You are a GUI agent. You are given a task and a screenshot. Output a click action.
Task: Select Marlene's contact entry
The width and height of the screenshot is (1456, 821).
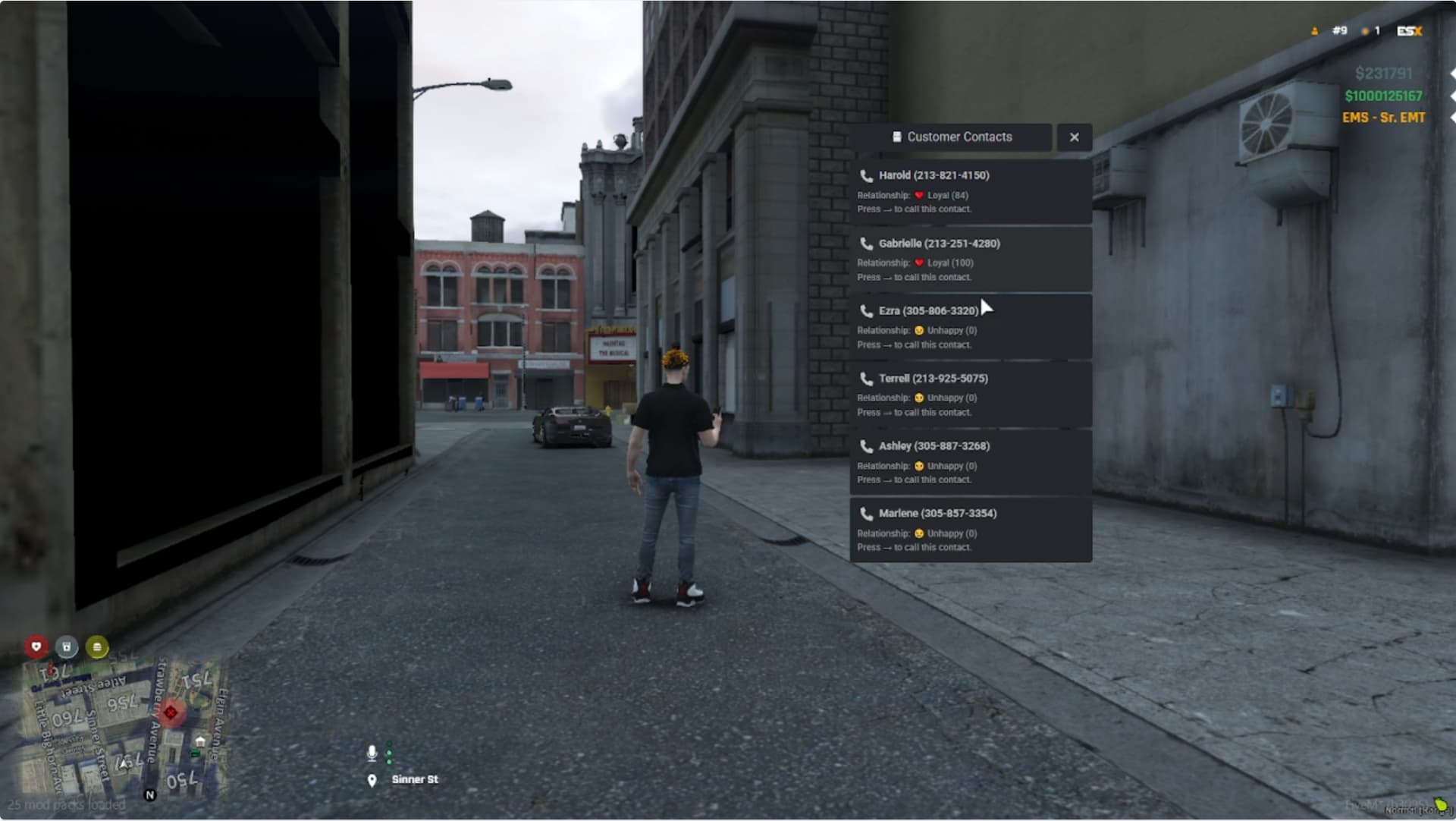pos(969,529)
